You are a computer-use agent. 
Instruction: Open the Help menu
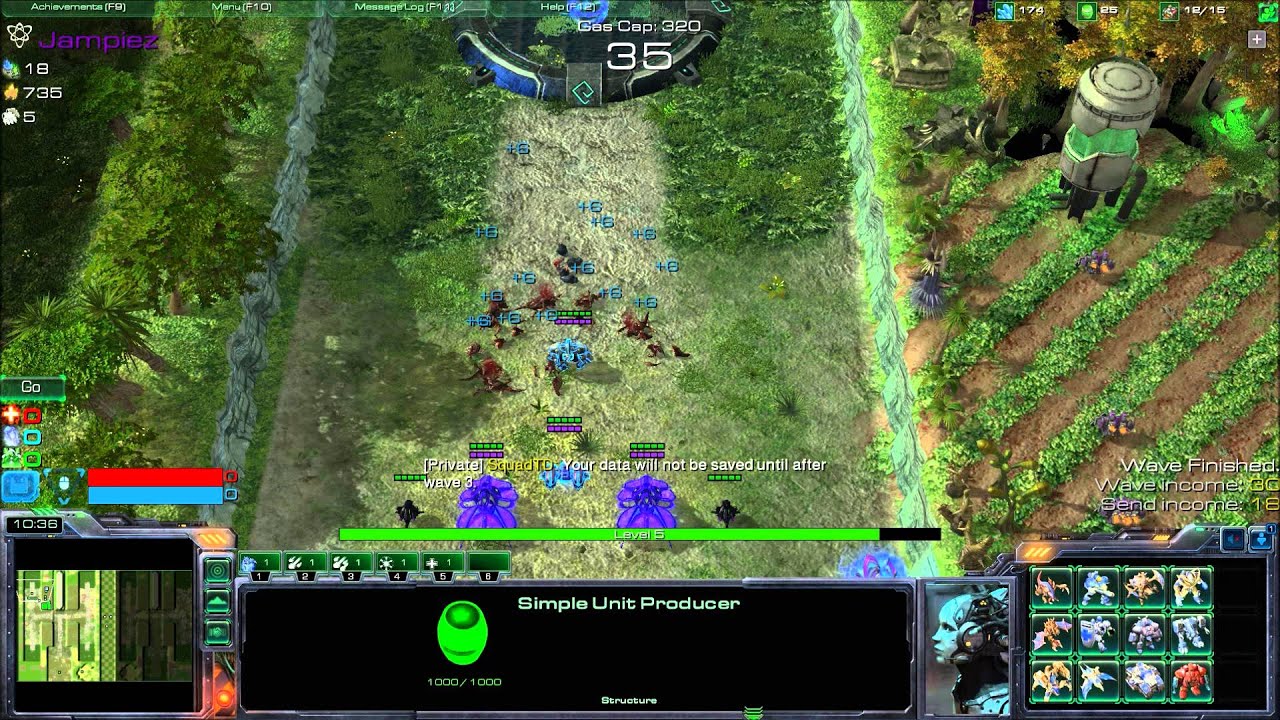pos(567,7)
